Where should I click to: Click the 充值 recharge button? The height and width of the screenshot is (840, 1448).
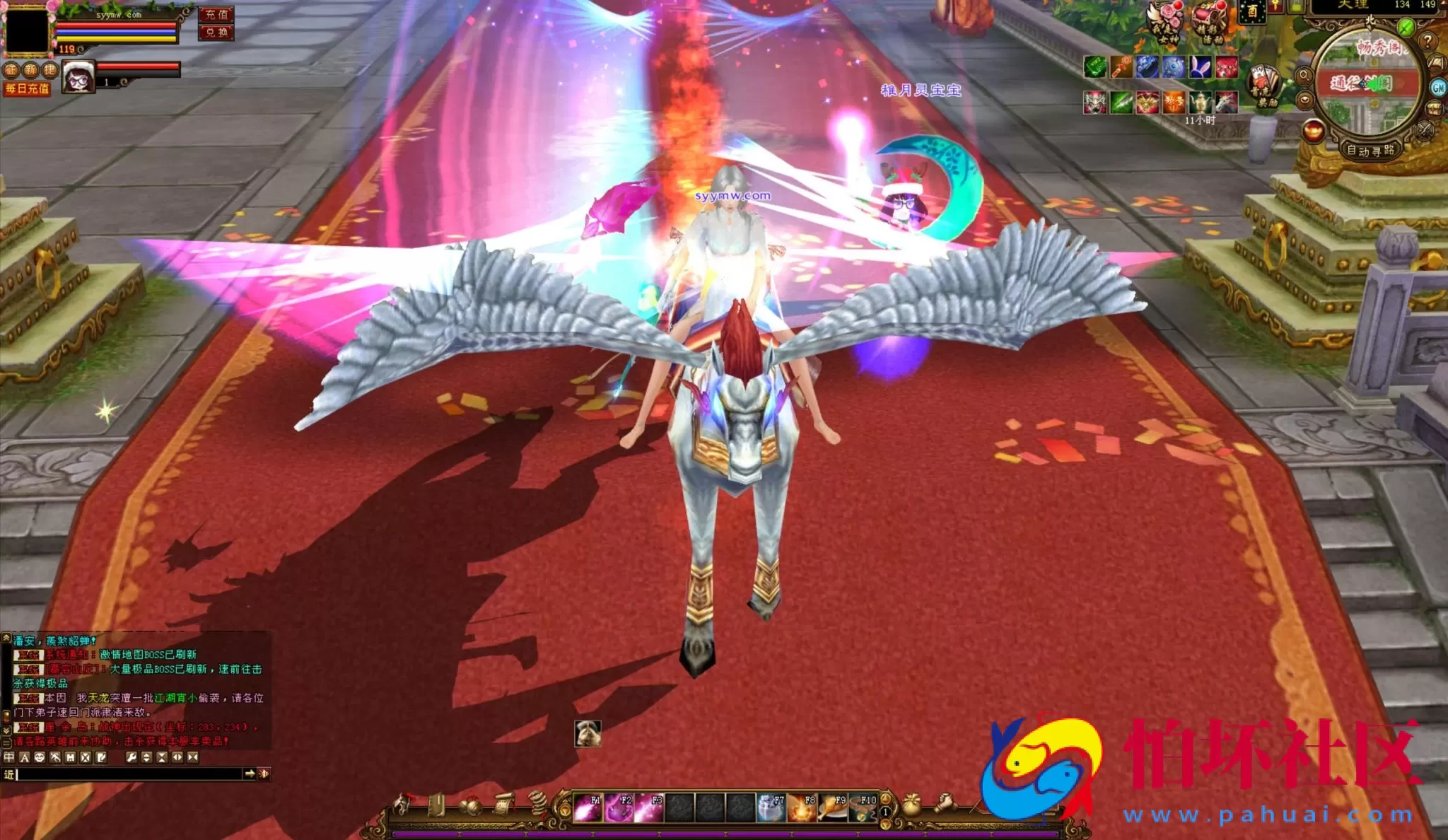[x=216, y=14]
